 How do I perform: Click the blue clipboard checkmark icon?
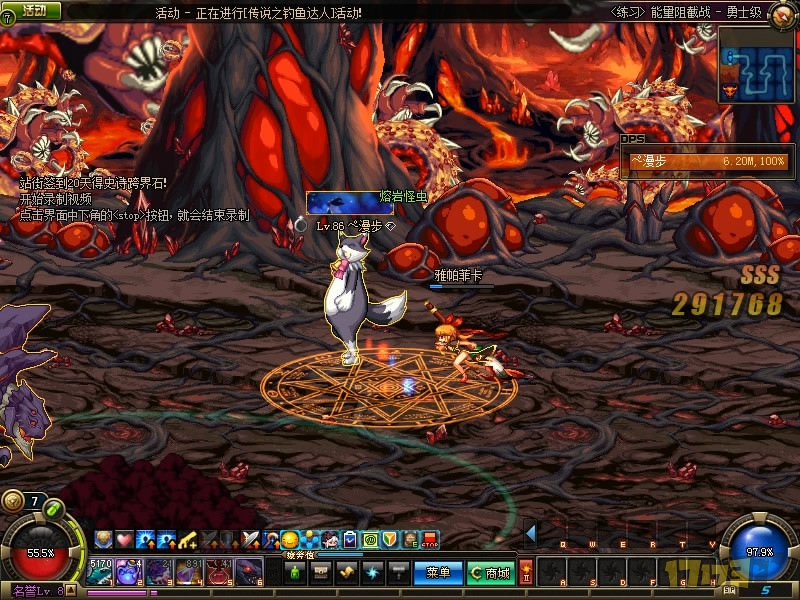tap(350, 540)
